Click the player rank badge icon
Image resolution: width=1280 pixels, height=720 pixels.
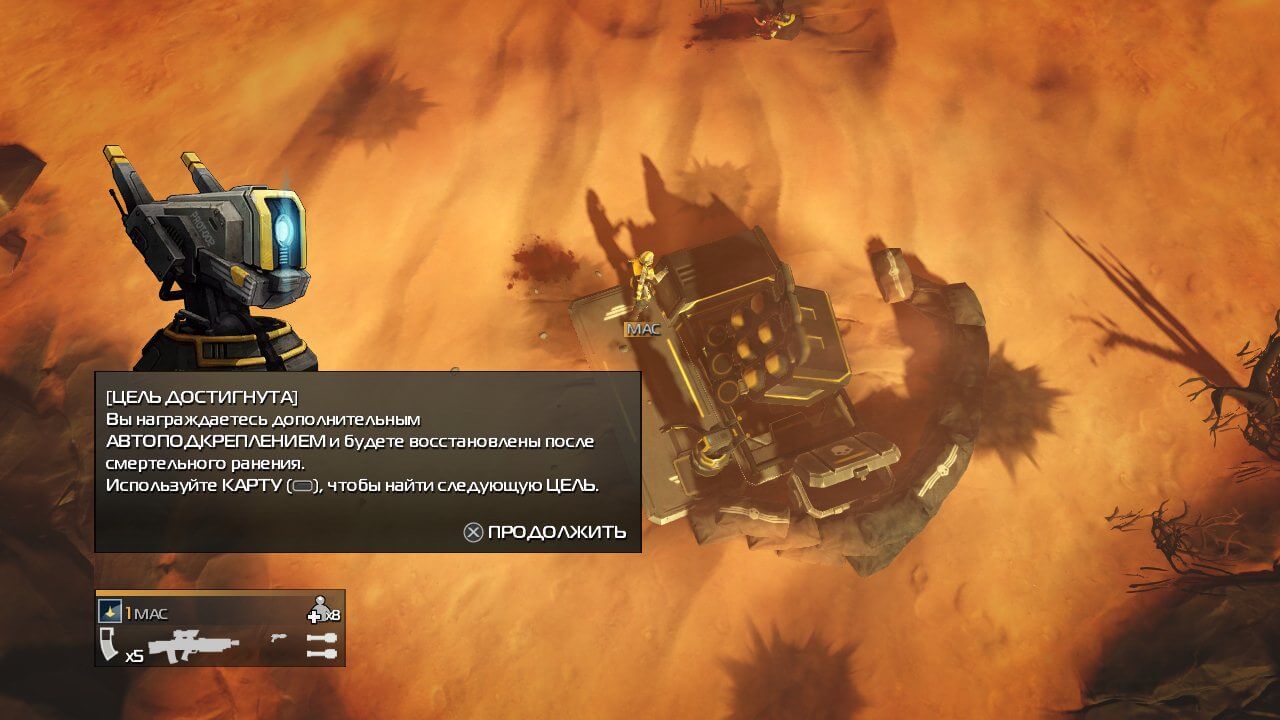tap(110, 612)
